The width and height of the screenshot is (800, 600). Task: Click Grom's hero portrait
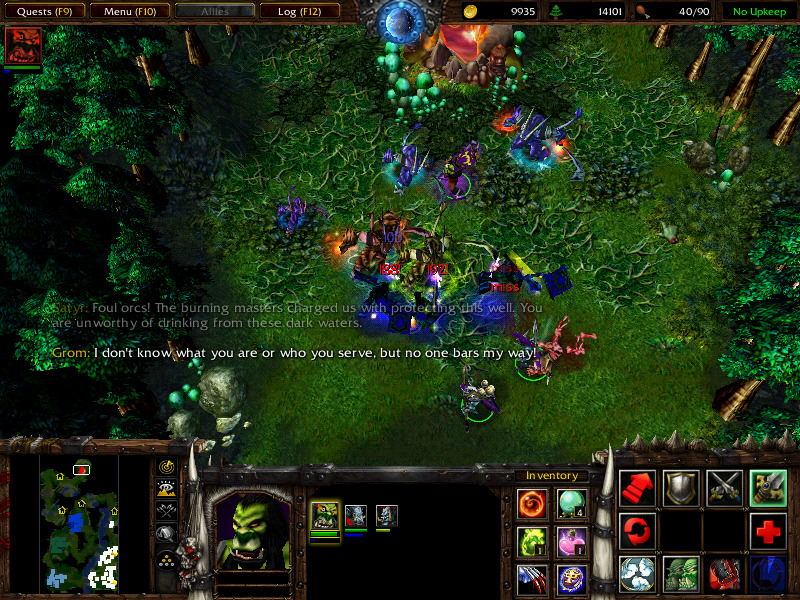253,532
